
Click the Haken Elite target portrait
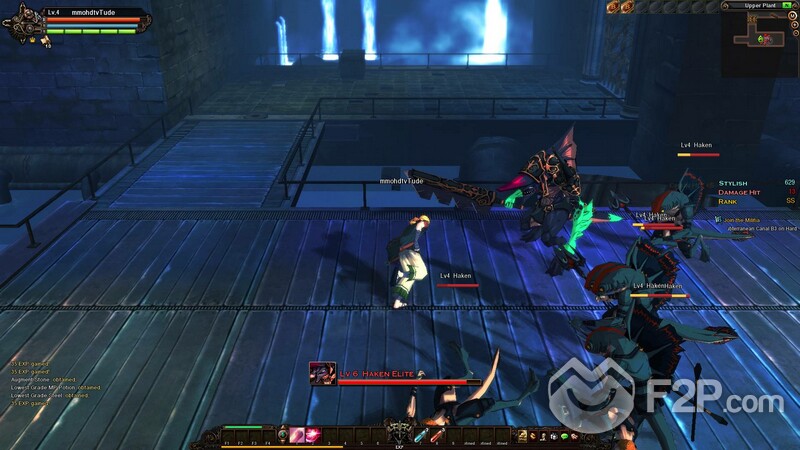click(x=322, y=374)
